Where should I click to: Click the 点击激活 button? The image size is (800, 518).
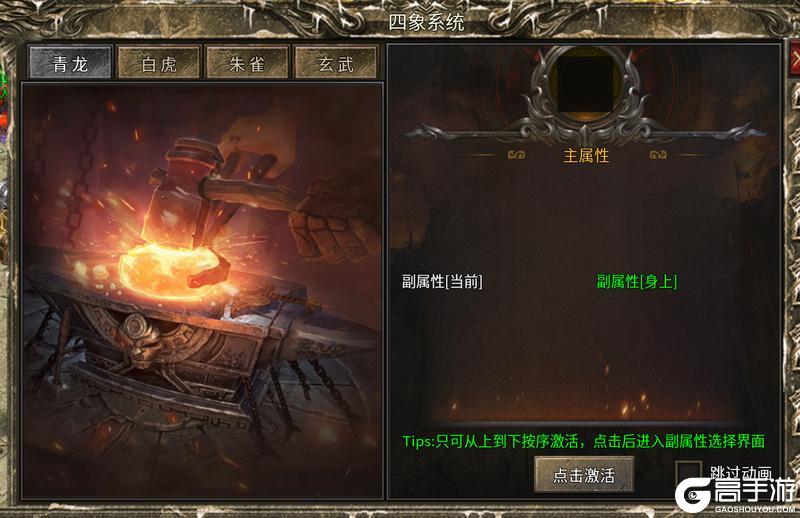(584, 475)
